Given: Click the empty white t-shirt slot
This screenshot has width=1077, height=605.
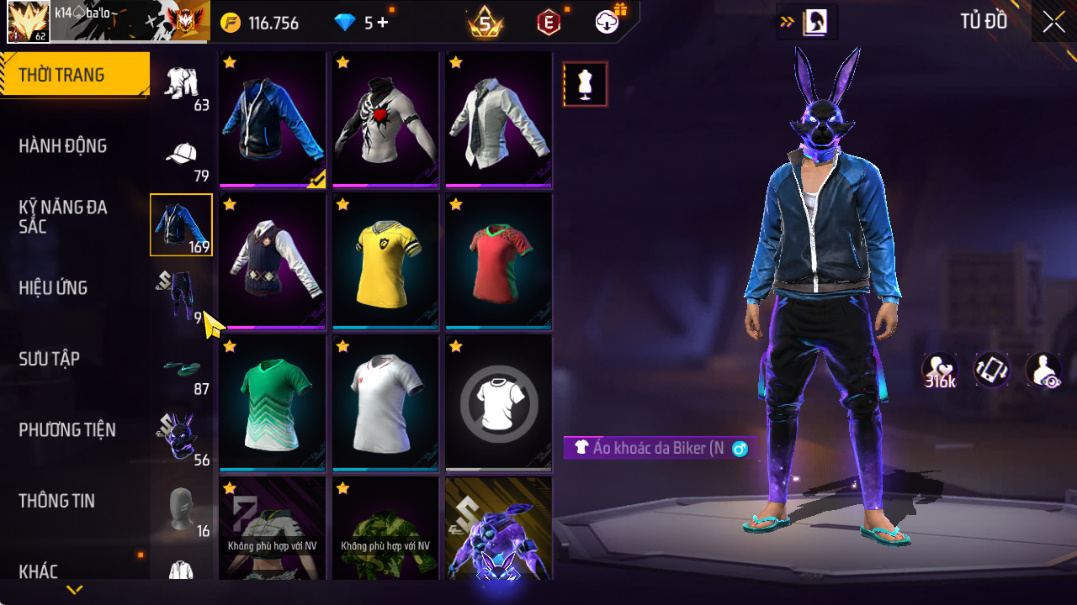Looking at the screenshot, I should (x=498, y=403).
